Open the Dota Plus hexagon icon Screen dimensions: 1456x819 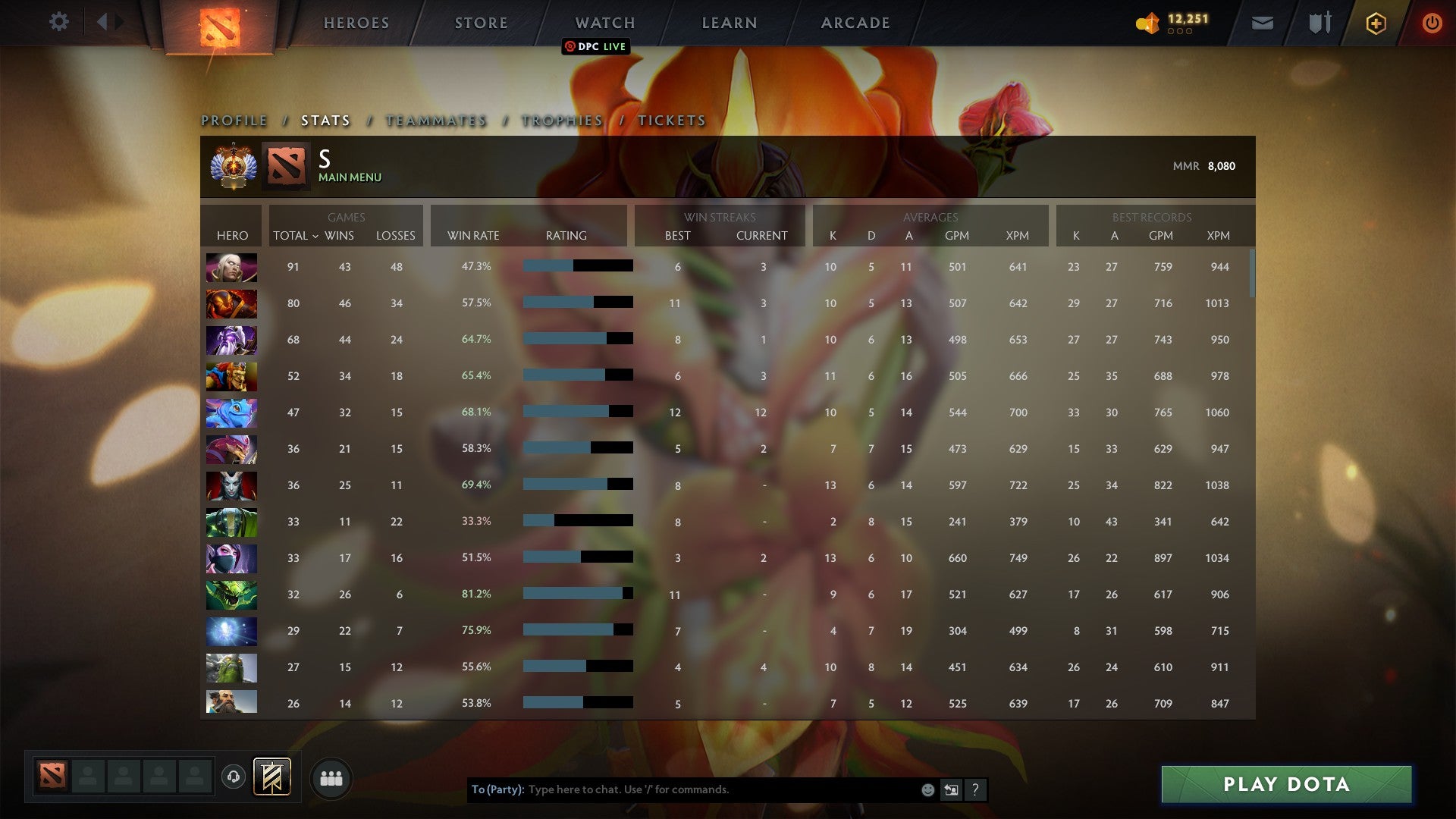coord(1376,24)
